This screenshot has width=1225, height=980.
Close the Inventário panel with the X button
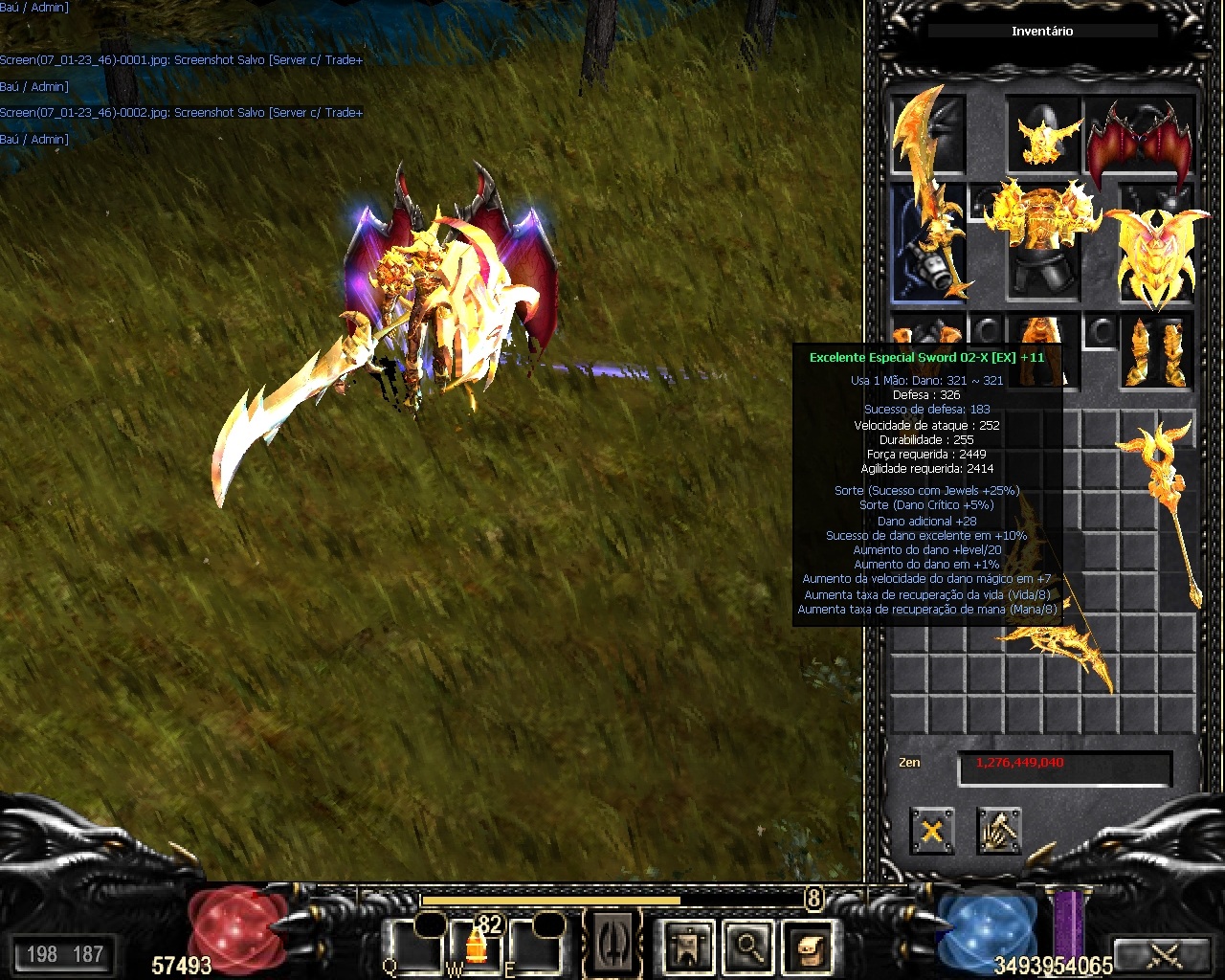931,830
